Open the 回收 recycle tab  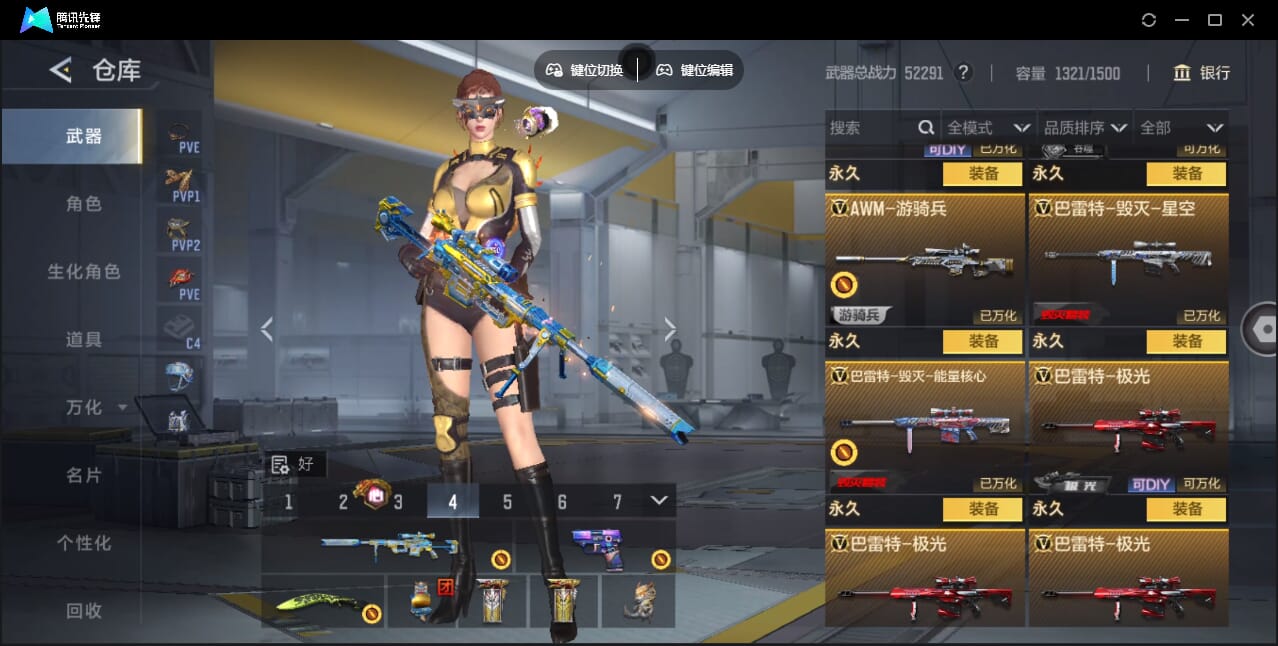(84, 610)
